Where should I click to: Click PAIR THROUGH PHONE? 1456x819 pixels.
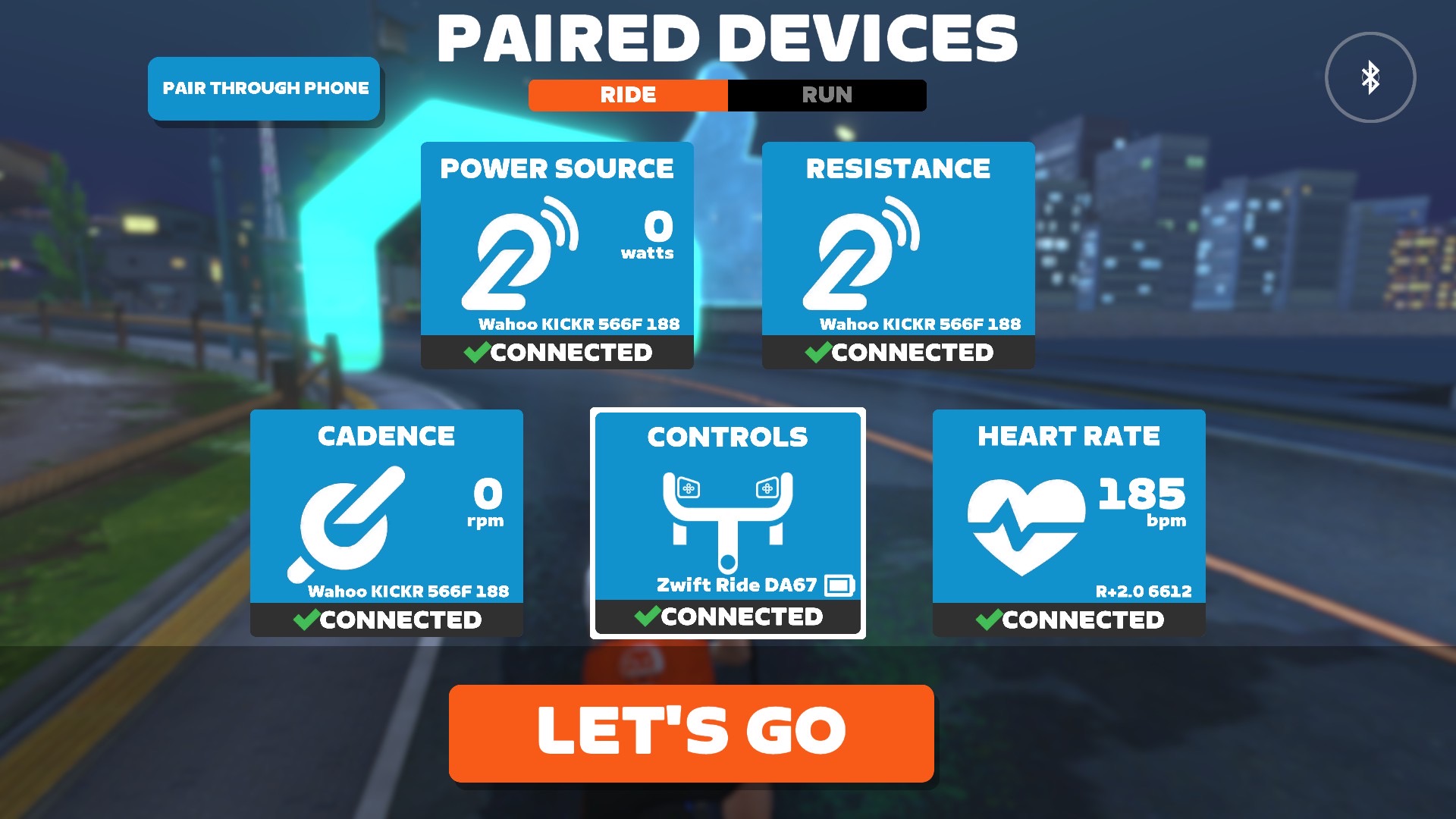(264, 89)
